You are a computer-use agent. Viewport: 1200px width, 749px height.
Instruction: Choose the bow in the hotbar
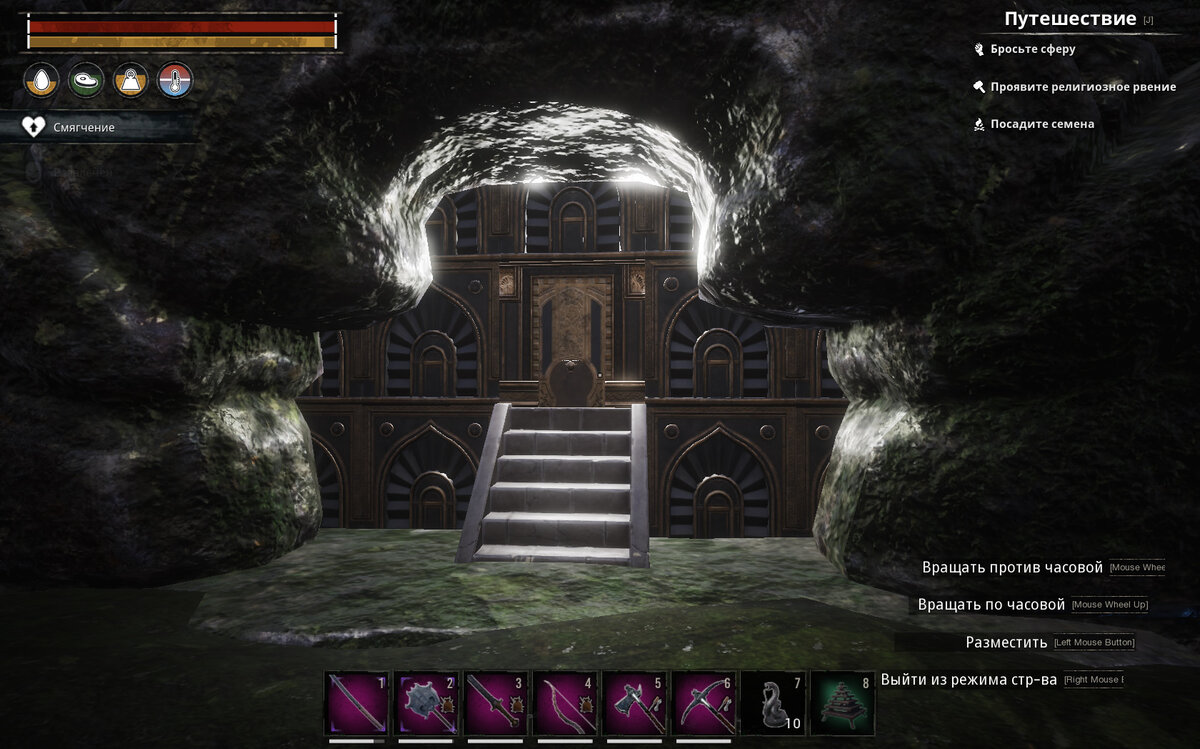pyautogui.click(x=566, y=703)
